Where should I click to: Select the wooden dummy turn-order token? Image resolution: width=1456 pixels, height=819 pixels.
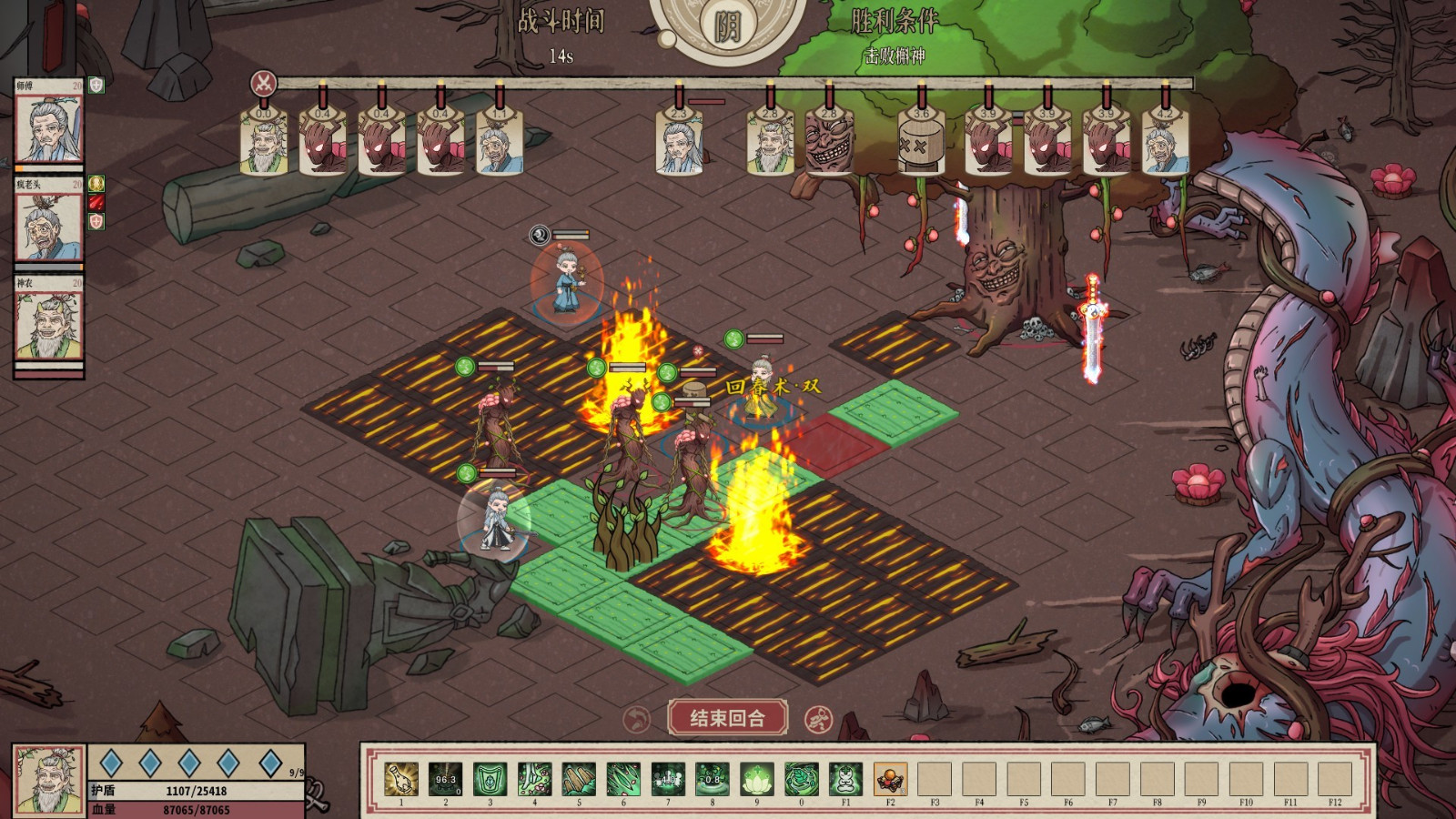pyautogui.click(x=920, y=144)
